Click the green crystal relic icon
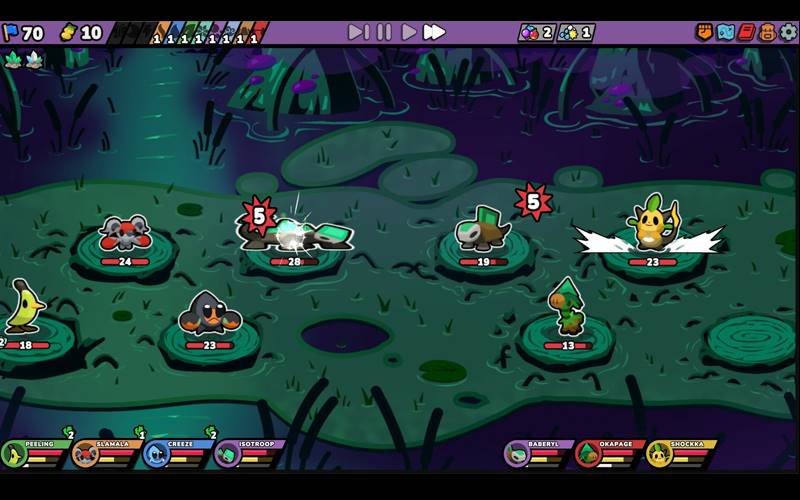The image size is (800, 500). (x=13, y=59)
